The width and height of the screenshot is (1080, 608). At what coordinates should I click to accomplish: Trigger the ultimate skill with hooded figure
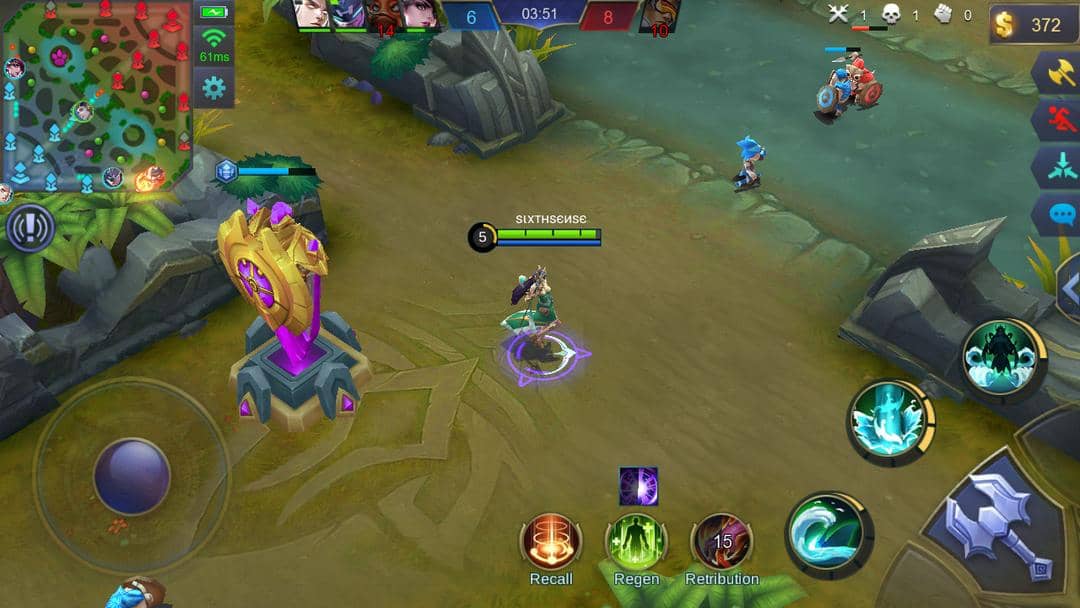point(1003,358)
